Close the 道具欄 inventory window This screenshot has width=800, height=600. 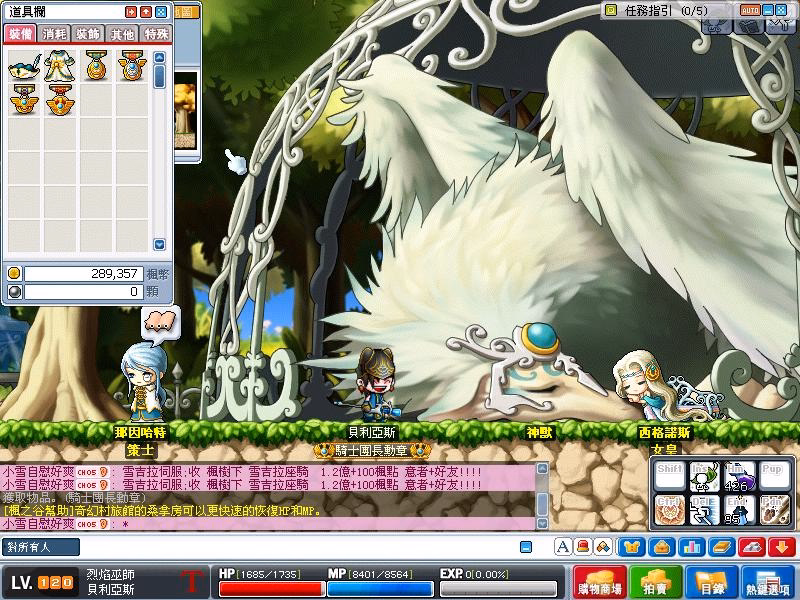click(x=161, y=12)
